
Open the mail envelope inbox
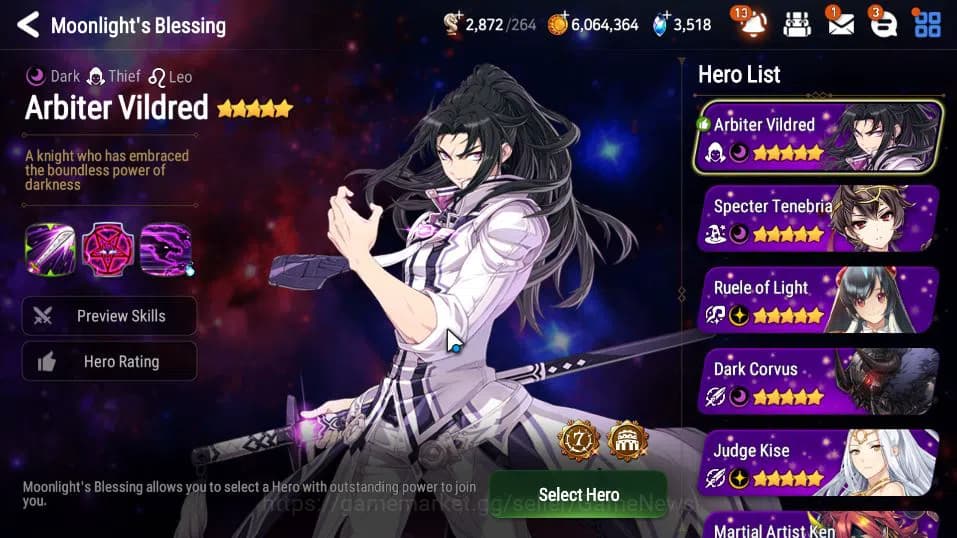841,25
